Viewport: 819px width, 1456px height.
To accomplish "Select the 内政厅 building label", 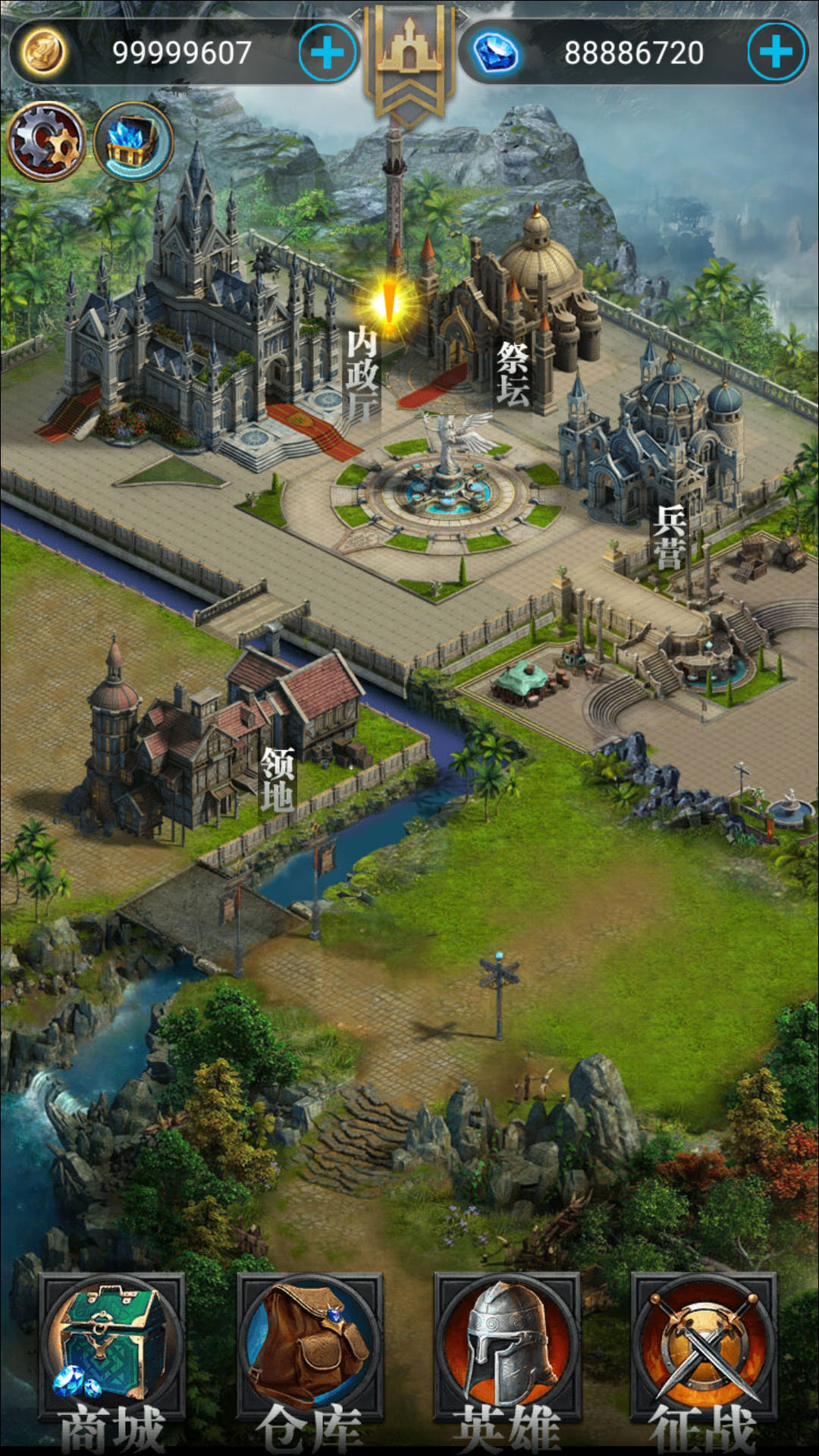I will pos(362,374).
